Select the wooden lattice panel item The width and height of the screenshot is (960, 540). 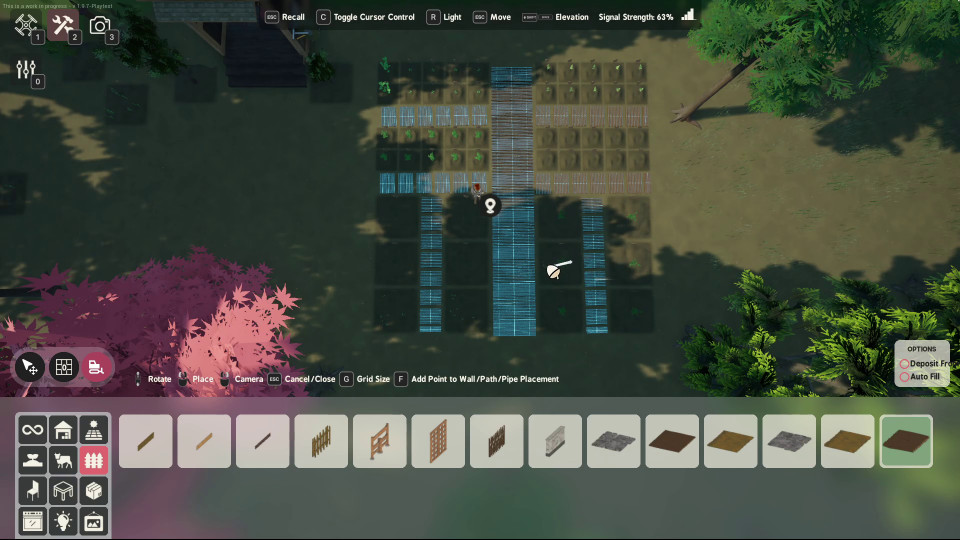438,441
